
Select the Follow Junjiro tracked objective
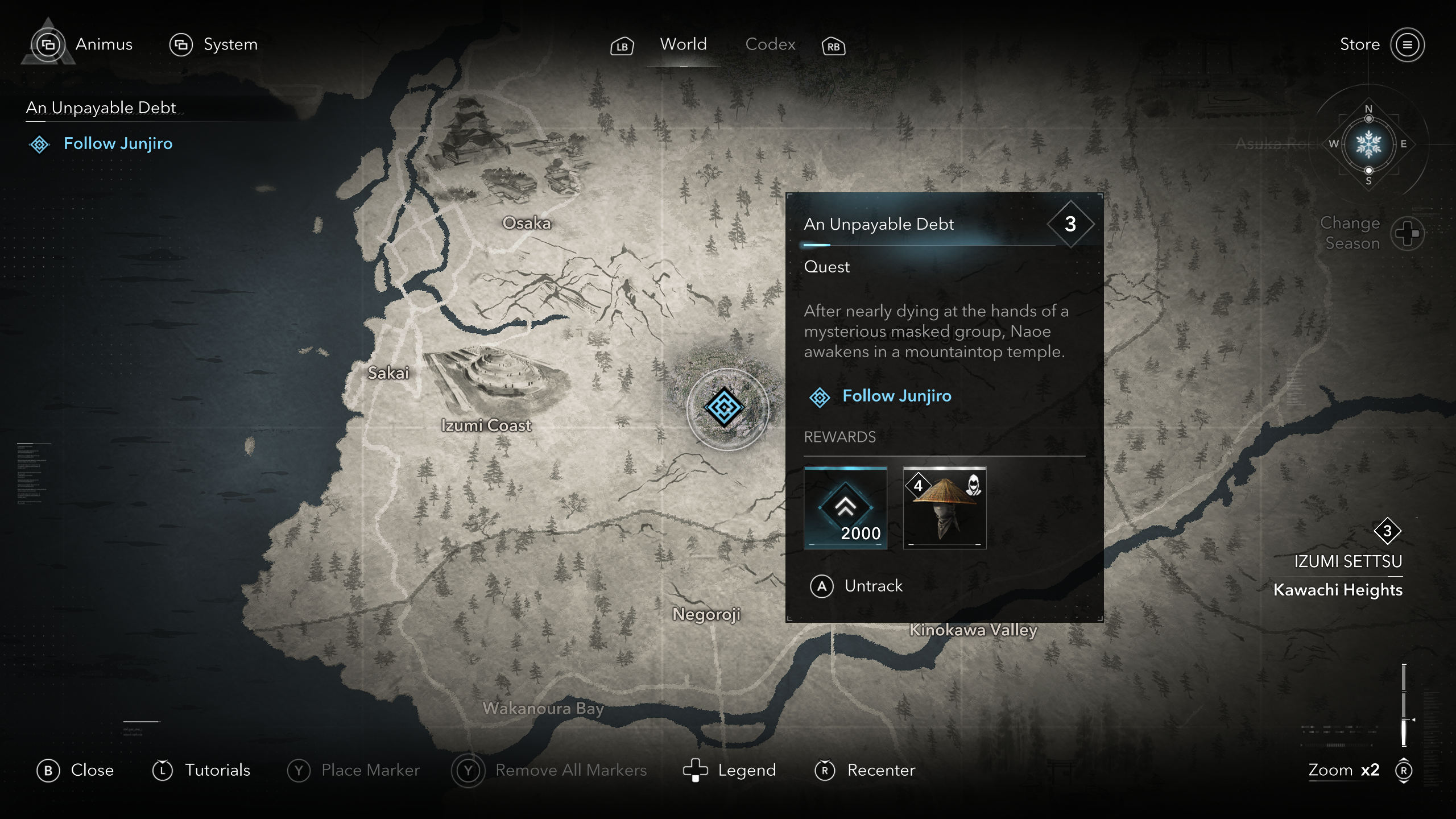(x=118, y=143)
